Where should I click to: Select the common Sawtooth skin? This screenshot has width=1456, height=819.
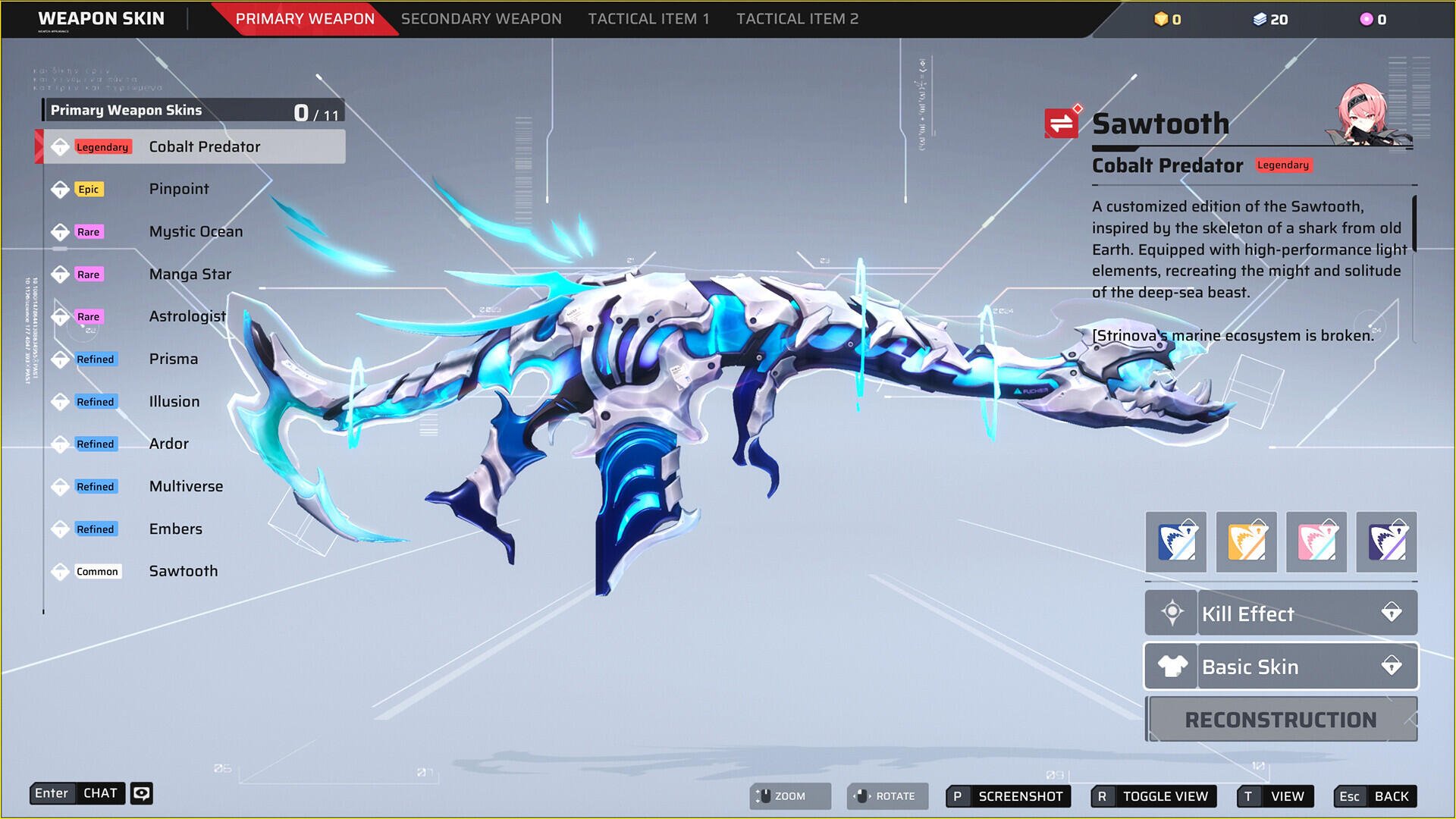(184, 571)
